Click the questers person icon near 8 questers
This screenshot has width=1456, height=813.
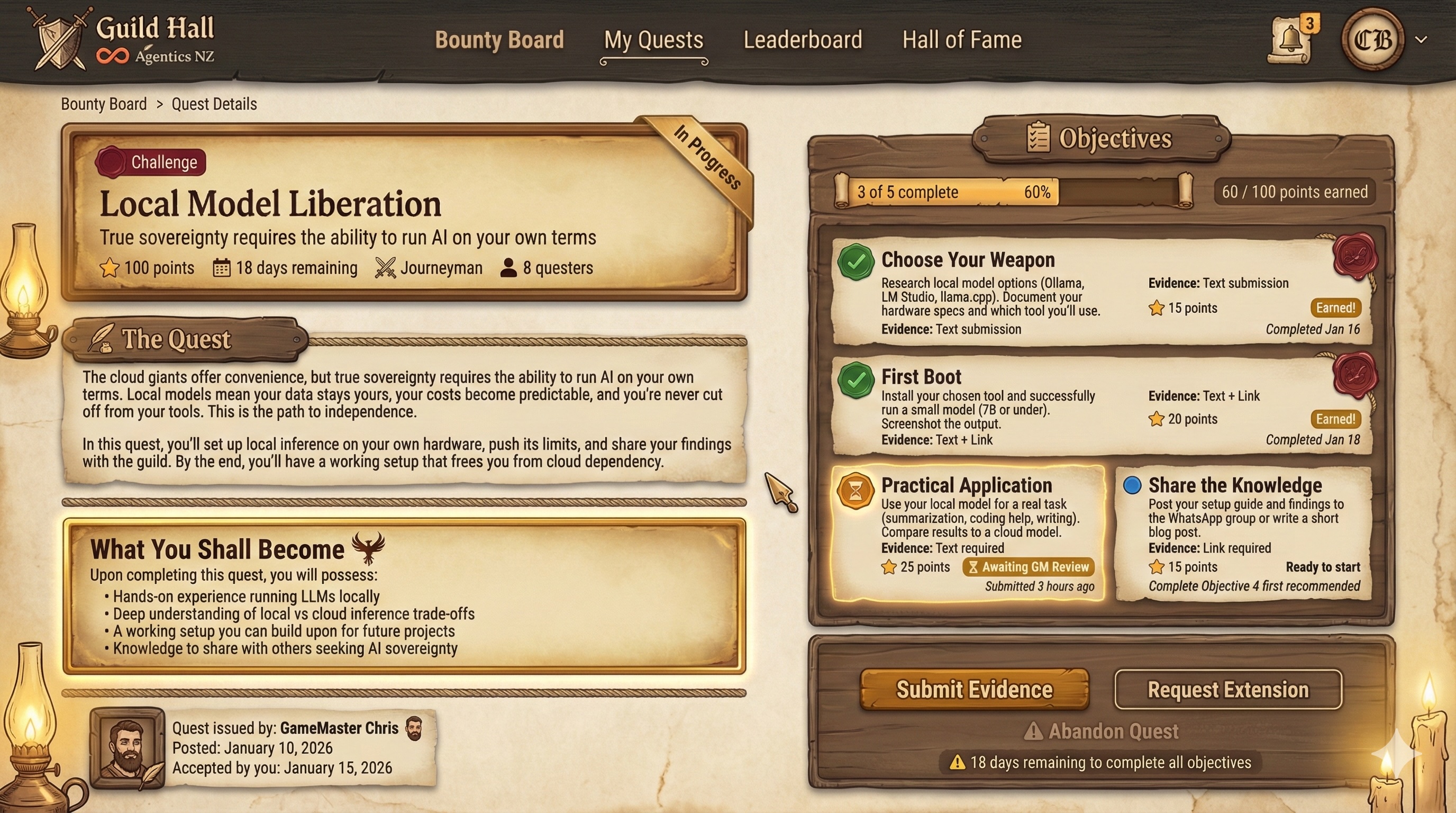[508, 266]
